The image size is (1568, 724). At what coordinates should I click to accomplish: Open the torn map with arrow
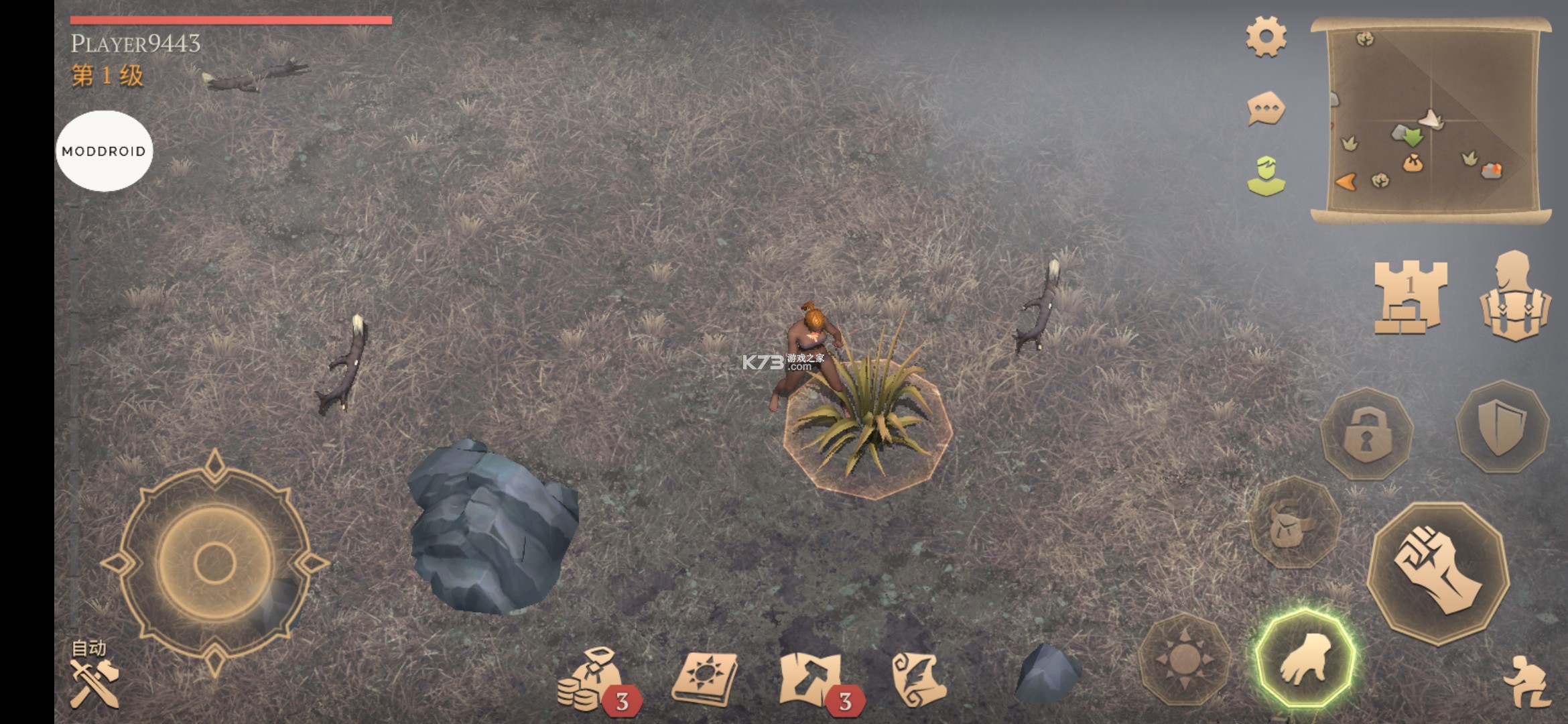[x=812, y=680]
